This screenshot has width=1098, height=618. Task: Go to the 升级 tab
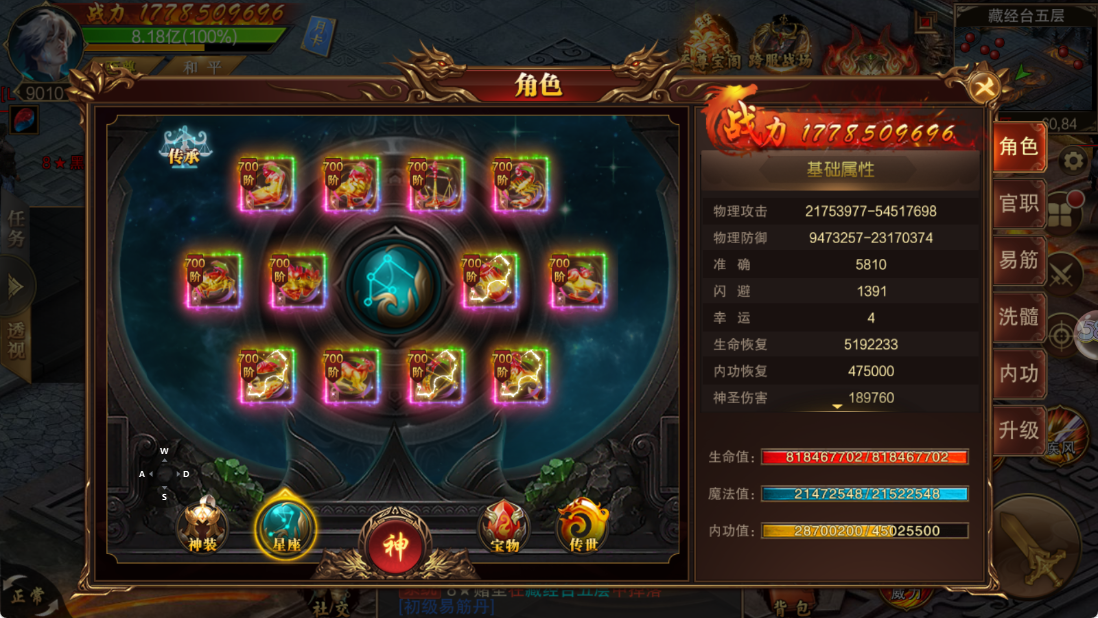click(x=1019, y=431)
